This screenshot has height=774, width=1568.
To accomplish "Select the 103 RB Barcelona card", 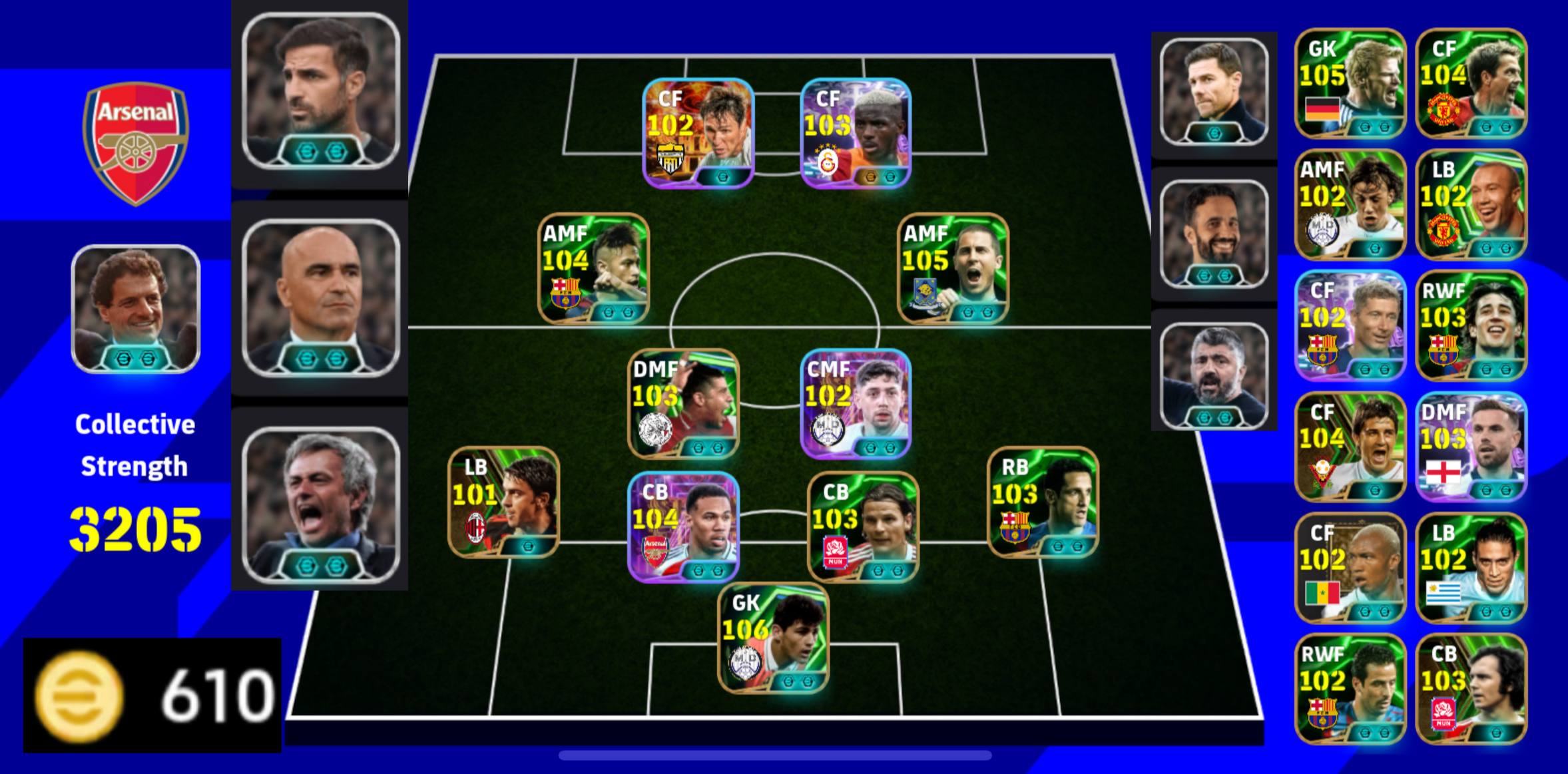I will point(1042,502).
